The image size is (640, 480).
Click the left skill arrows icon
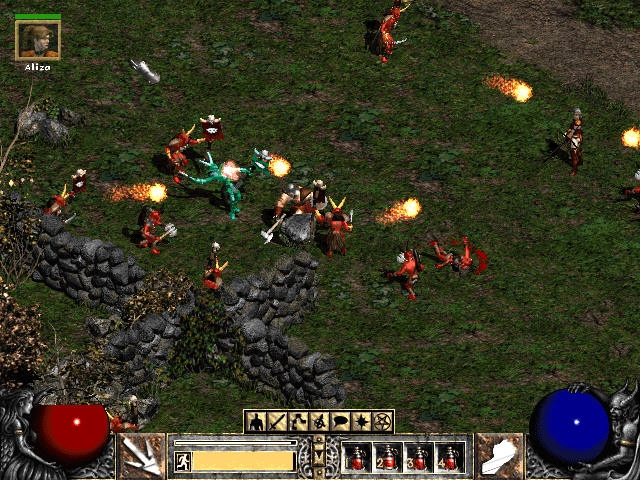(x=142, y=457)
